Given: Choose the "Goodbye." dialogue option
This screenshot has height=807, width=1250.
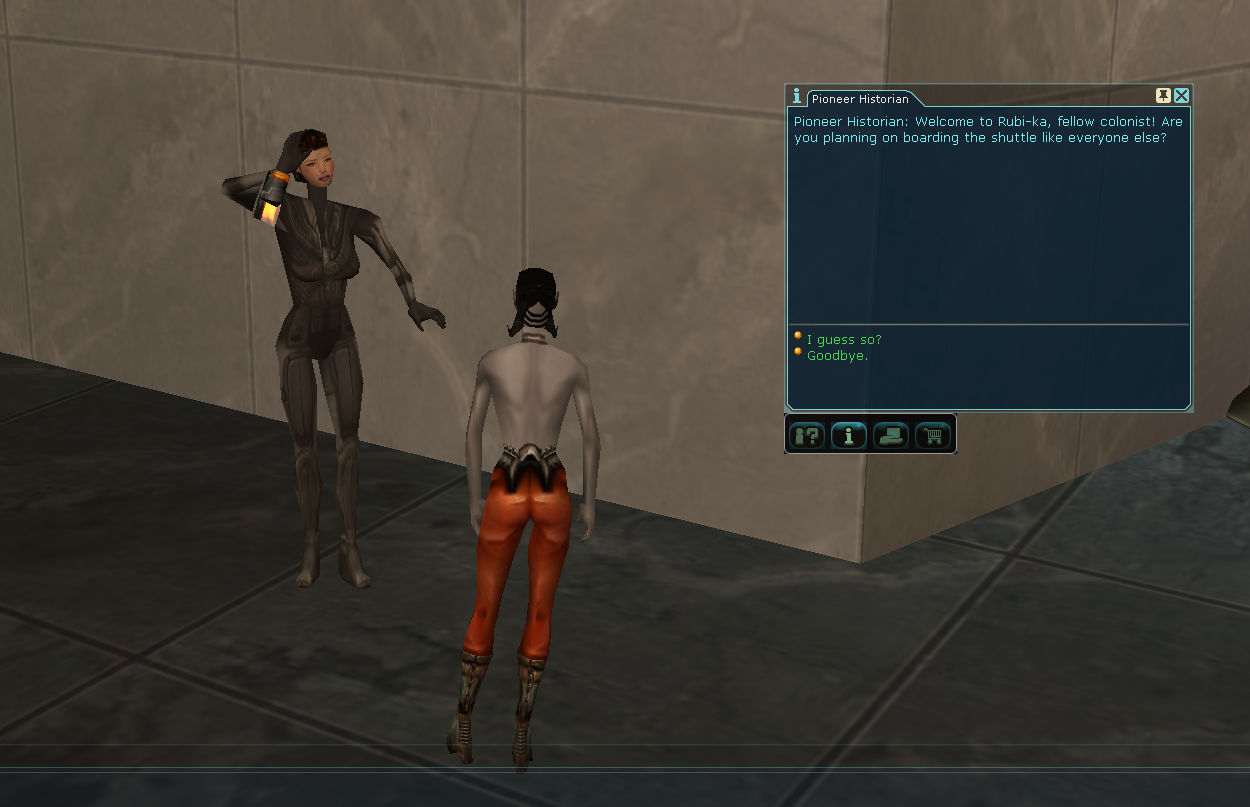Looking at the screenshot, I should (x=837, y=356).
